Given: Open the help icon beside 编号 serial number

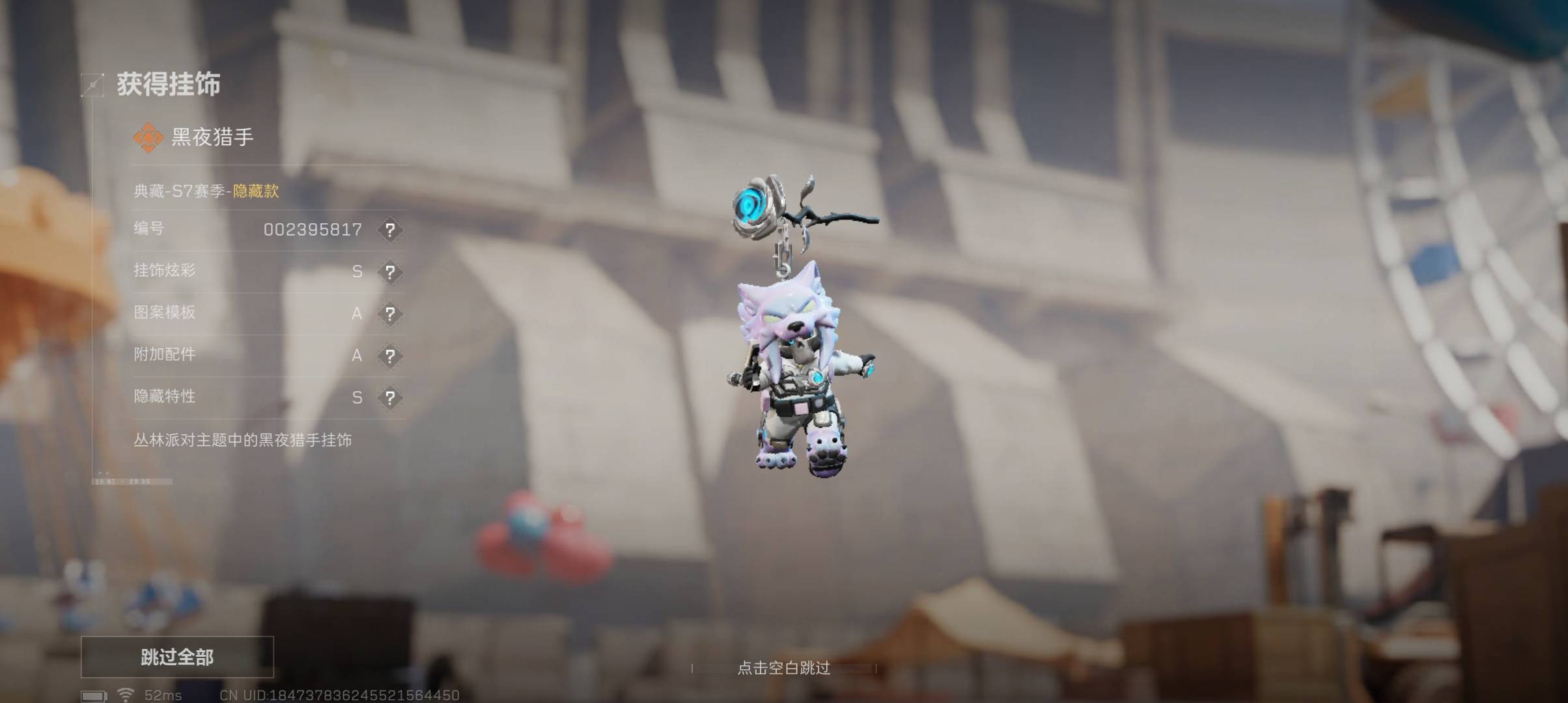Looking at the screenshot, I should pos(389,230).
